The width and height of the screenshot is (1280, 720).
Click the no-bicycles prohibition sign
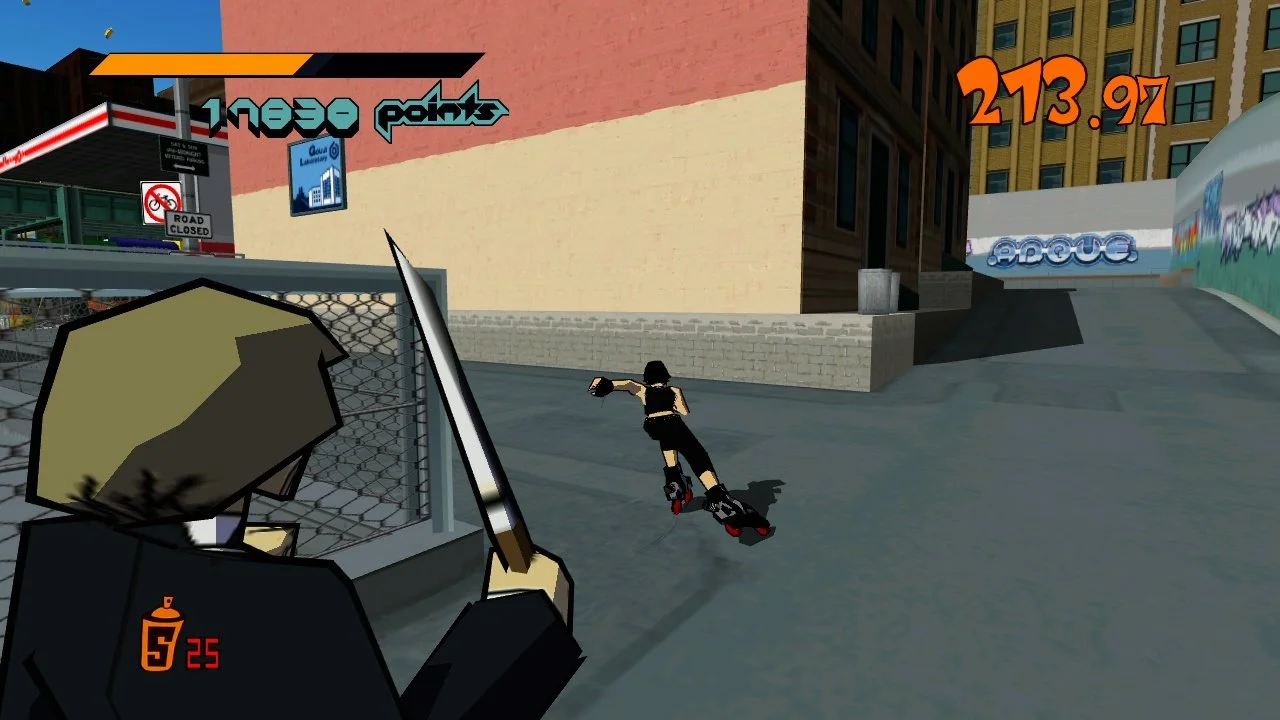(x=162, y=198)
